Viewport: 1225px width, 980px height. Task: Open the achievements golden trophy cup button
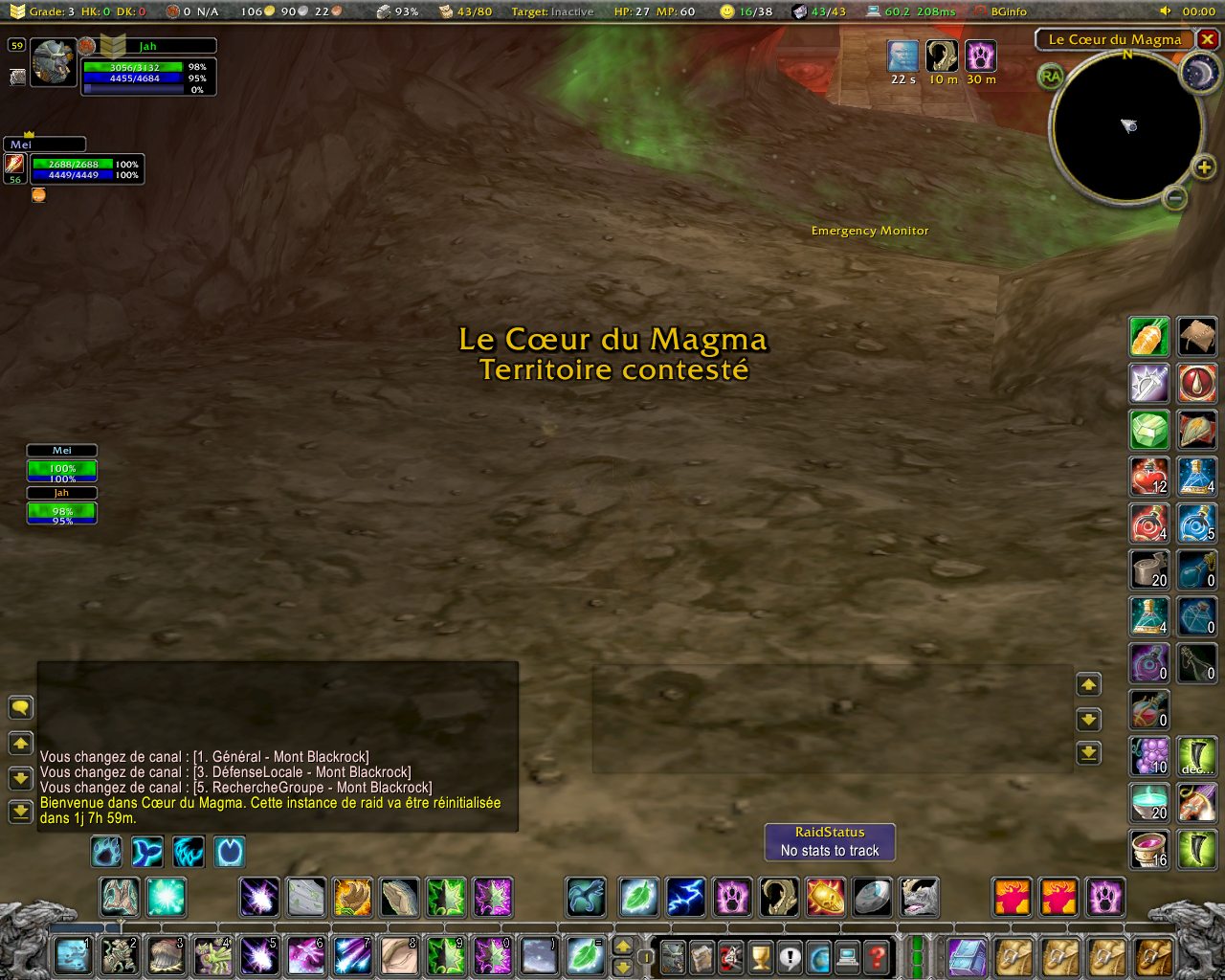point(760,956)
